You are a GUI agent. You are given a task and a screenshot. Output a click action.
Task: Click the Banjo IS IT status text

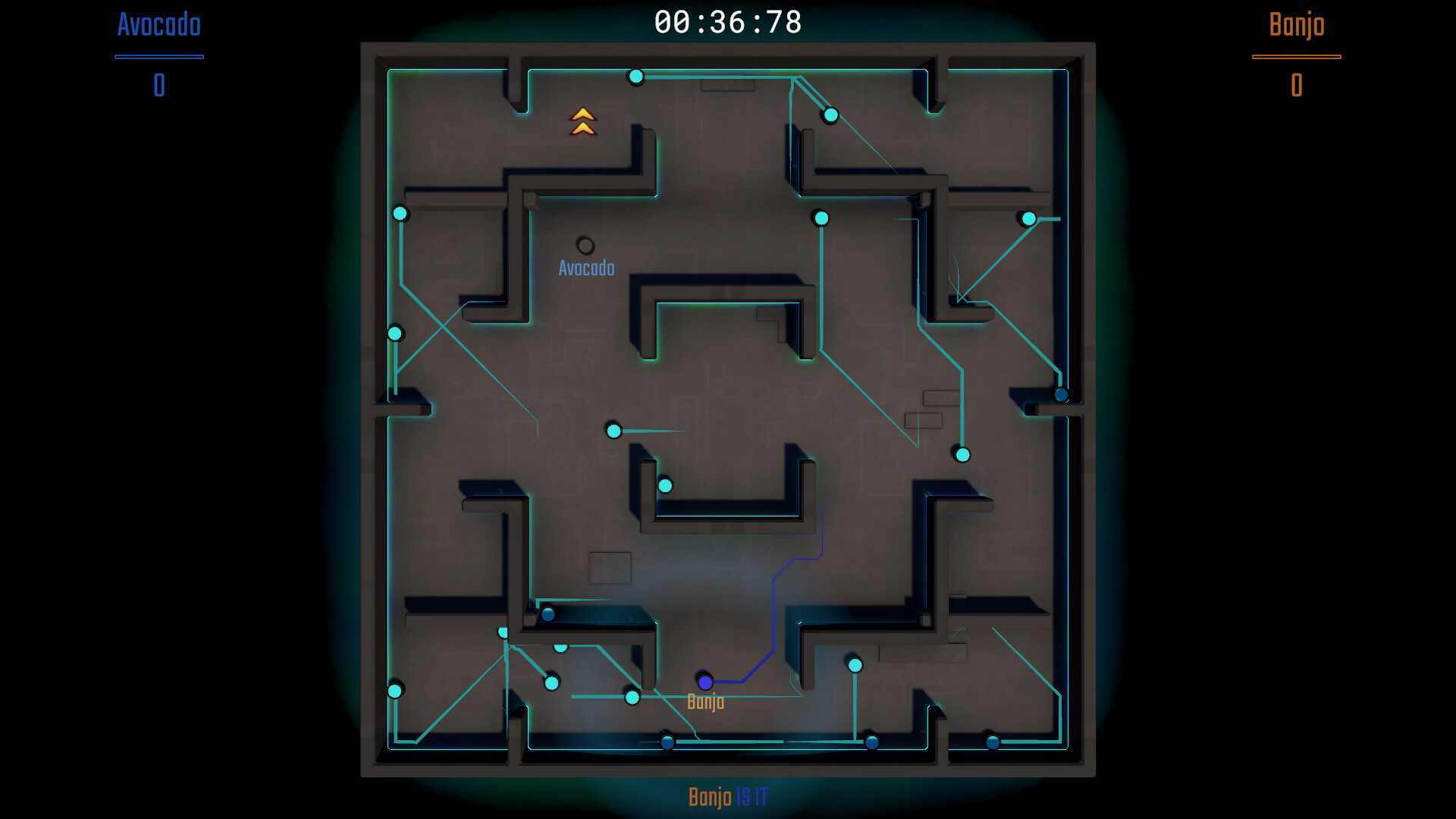point(727,797)
